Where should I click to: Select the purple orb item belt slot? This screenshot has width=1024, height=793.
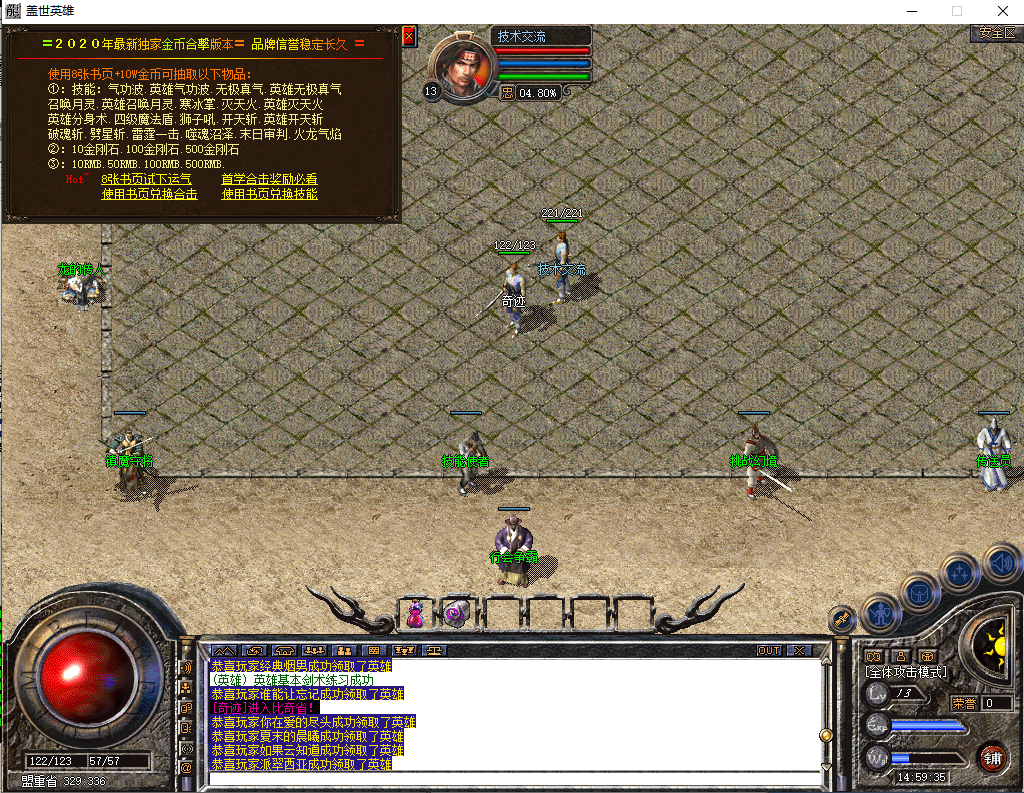(x=457, y=613)
